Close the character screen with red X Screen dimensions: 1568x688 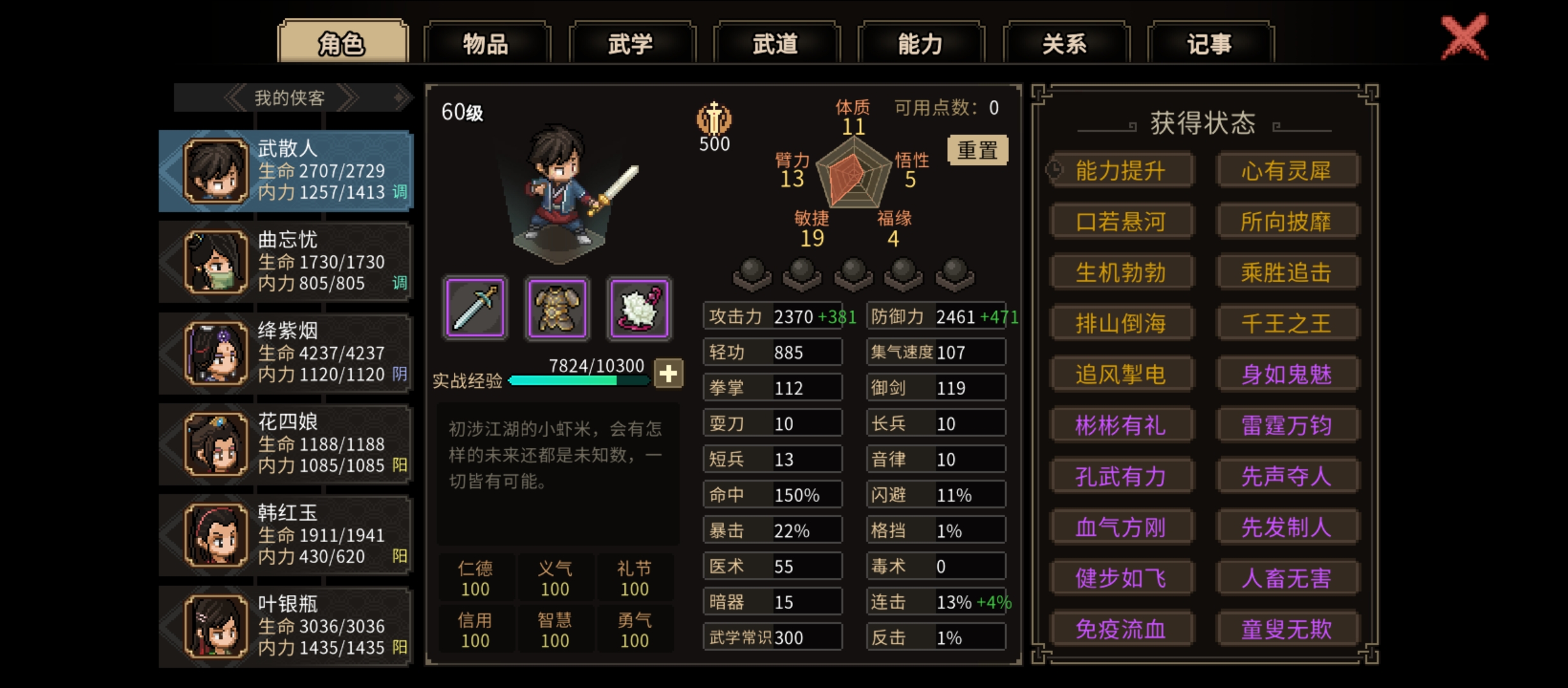click(1464, 38)
